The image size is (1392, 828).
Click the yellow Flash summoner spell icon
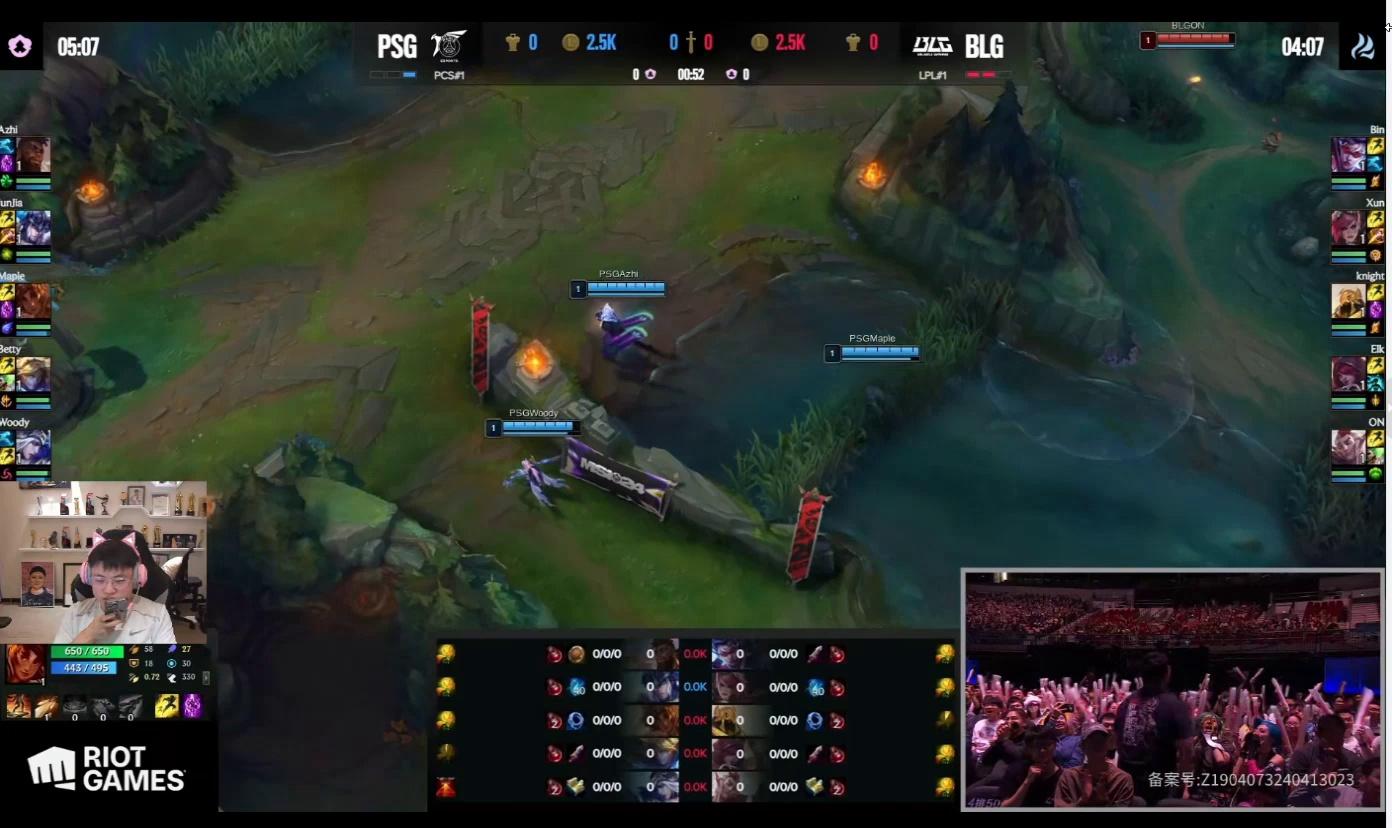167,706
